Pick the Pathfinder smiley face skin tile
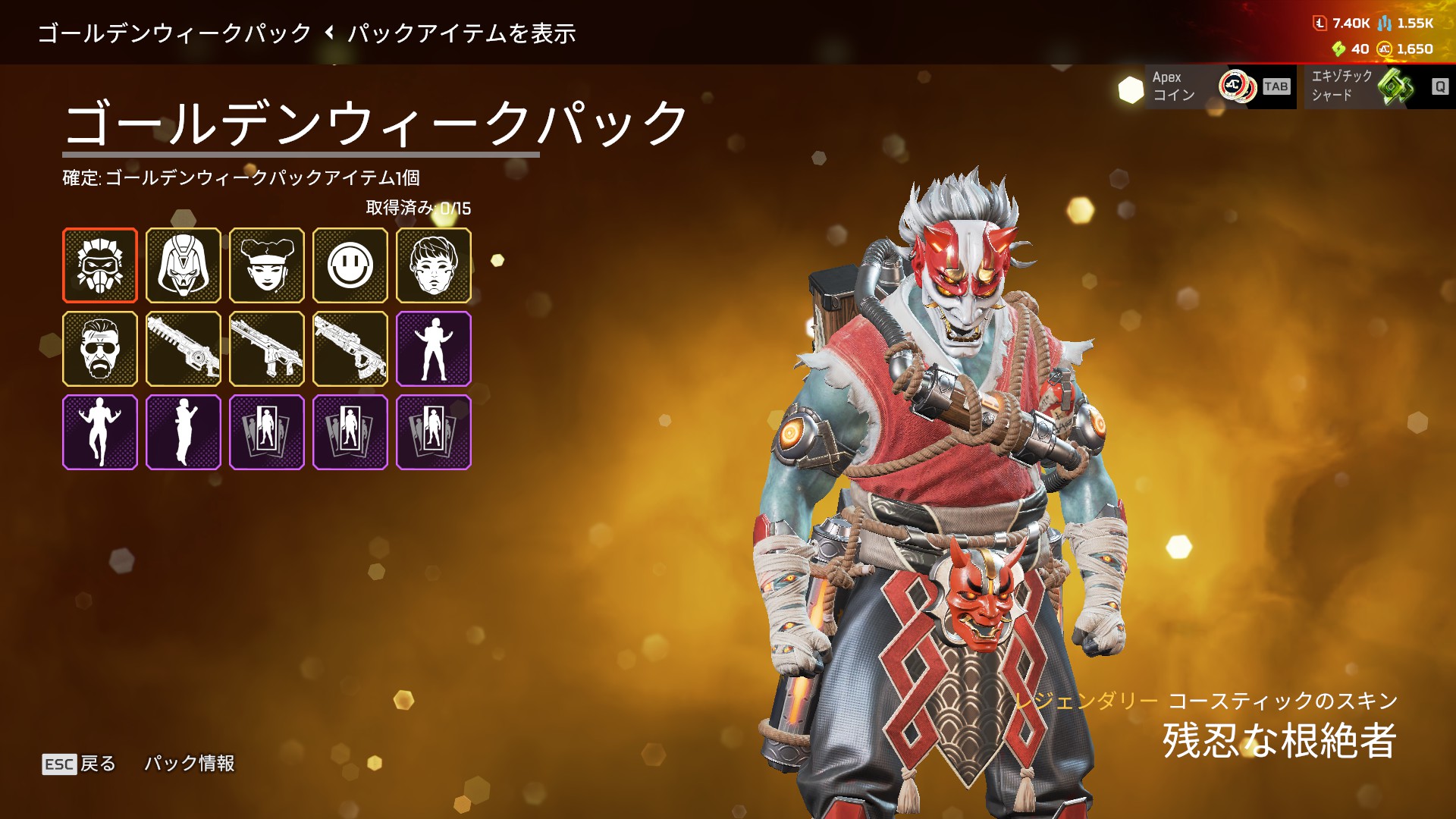The image size is (1456, 819). coord(350,265)
